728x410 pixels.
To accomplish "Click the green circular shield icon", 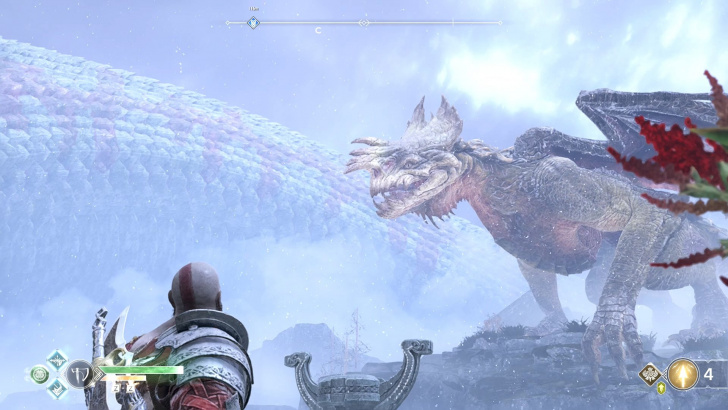I will click(41, 375).
